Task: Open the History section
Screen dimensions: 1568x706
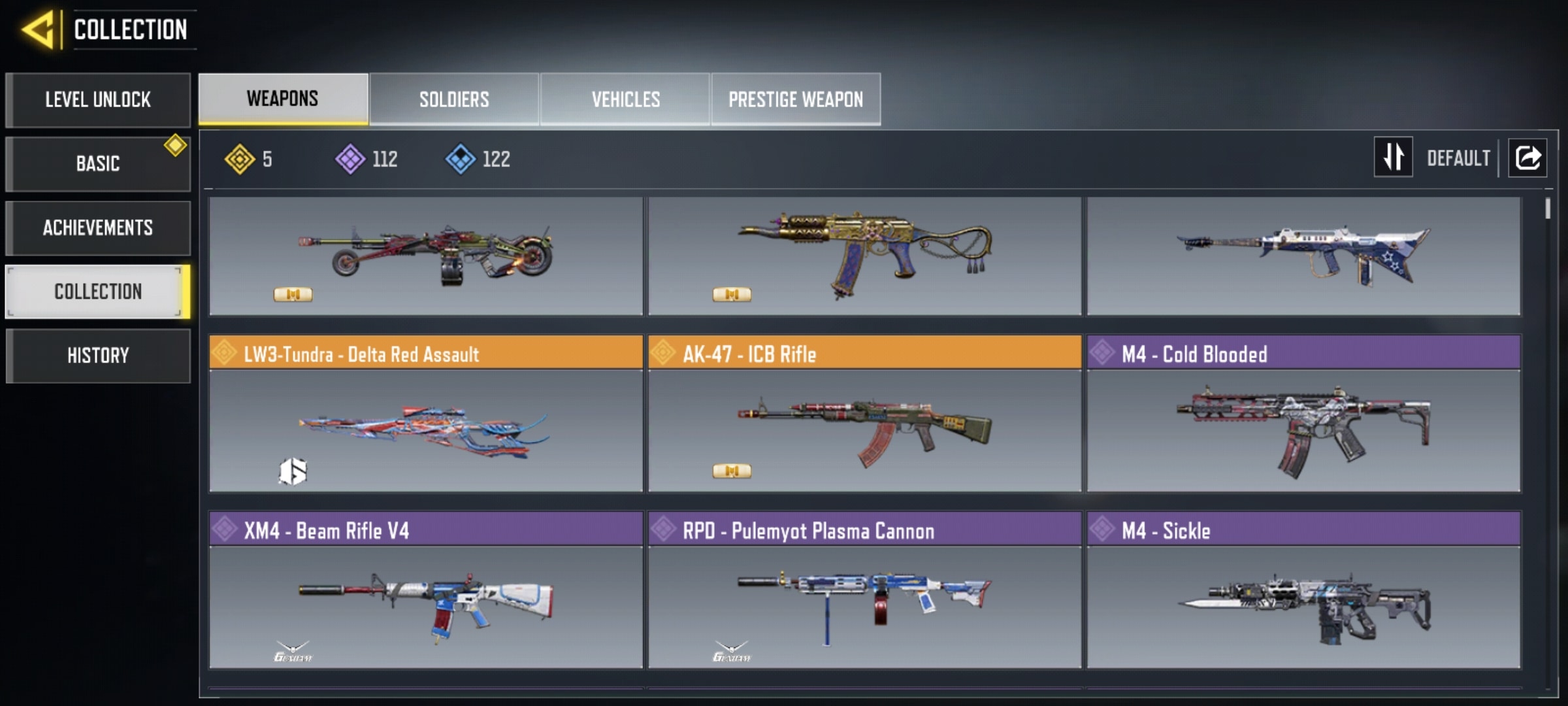Action: [x=98, y=356]
